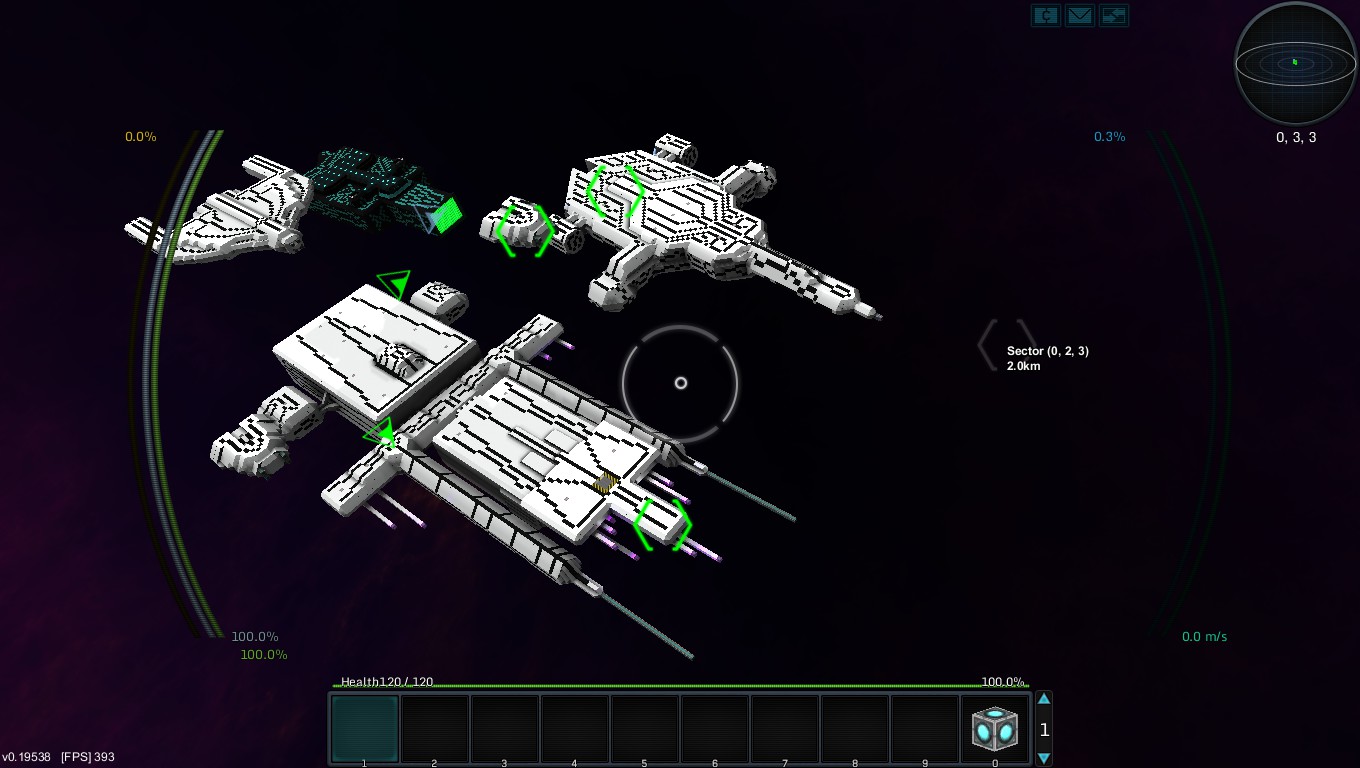Open the credits icon in the top bar
This screenshot has width=1360, height=768.
(x=1046, y=16)
